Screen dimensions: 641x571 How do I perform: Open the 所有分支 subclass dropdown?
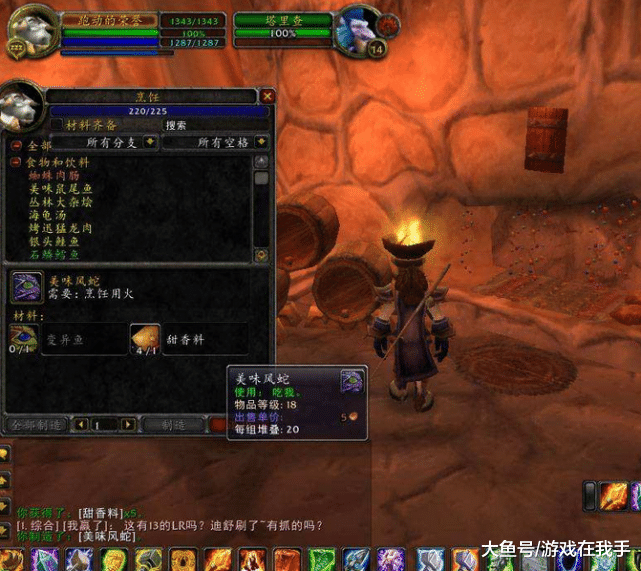point(149,143)
